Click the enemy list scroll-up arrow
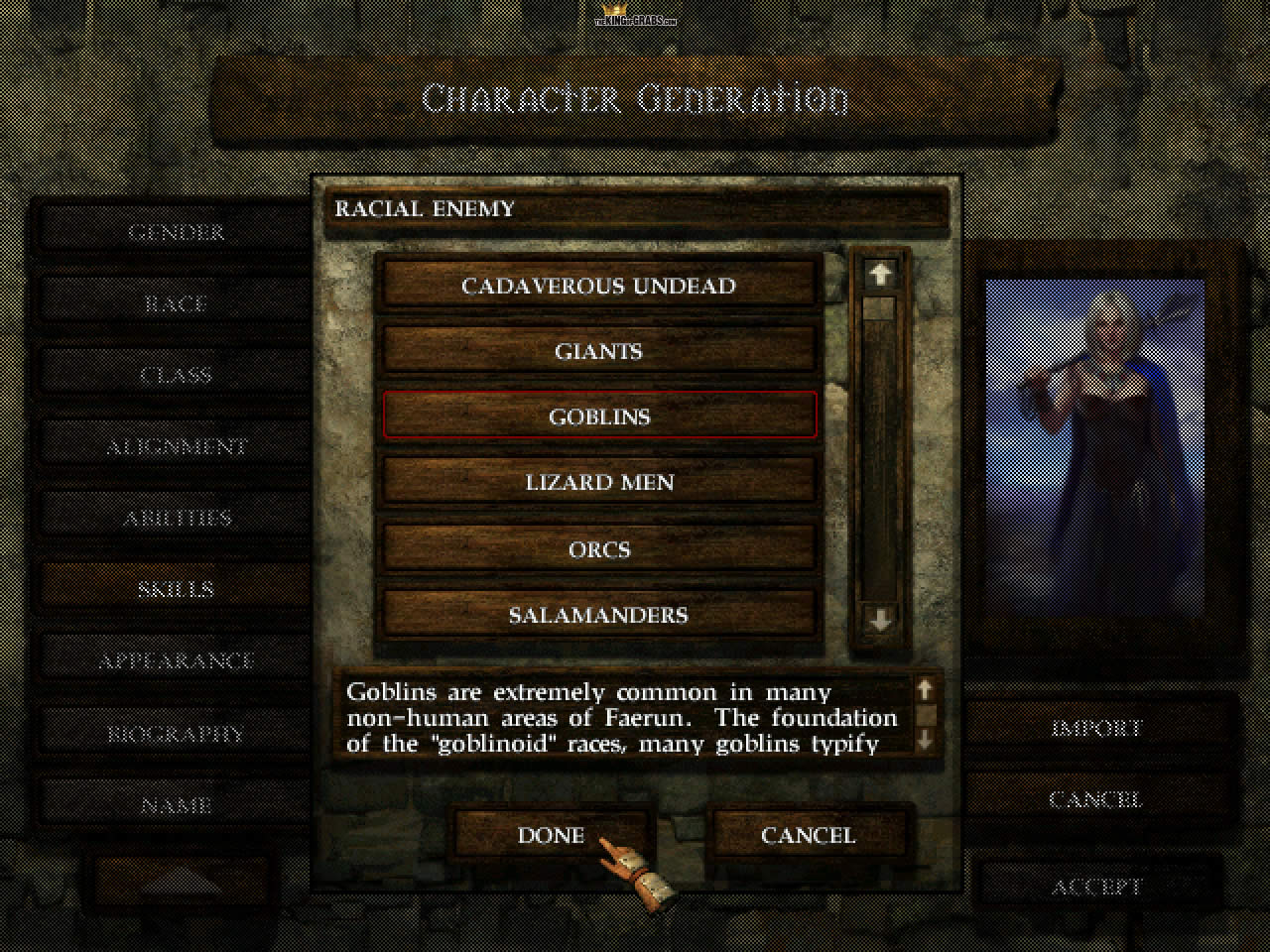Viewport: 1270px width, 952px height. tap(880, 273)
